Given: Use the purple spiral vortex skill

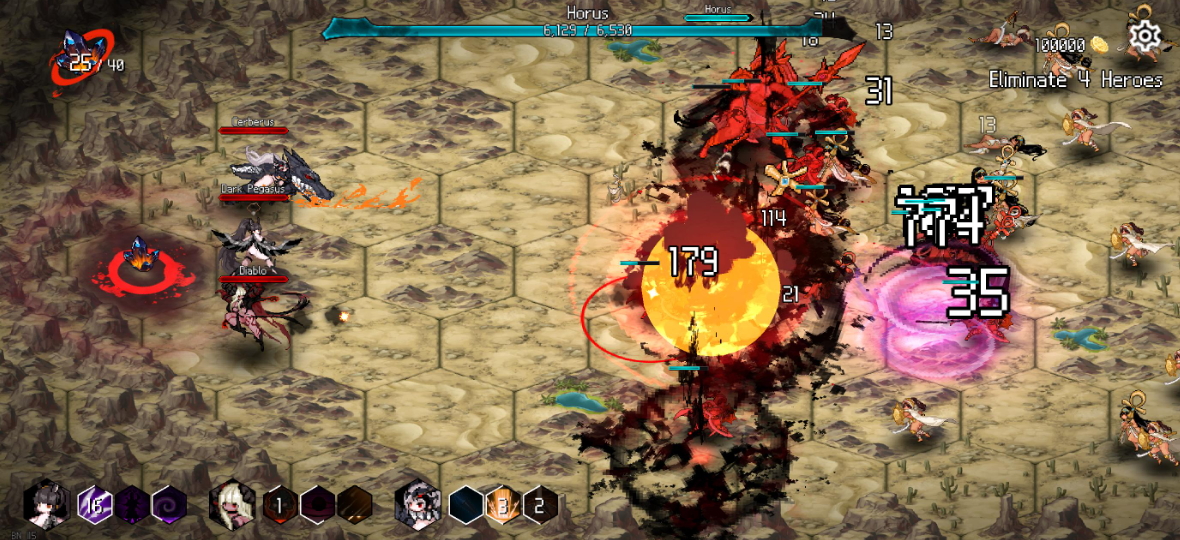Looking at the screenshot, I should (168, 505).
